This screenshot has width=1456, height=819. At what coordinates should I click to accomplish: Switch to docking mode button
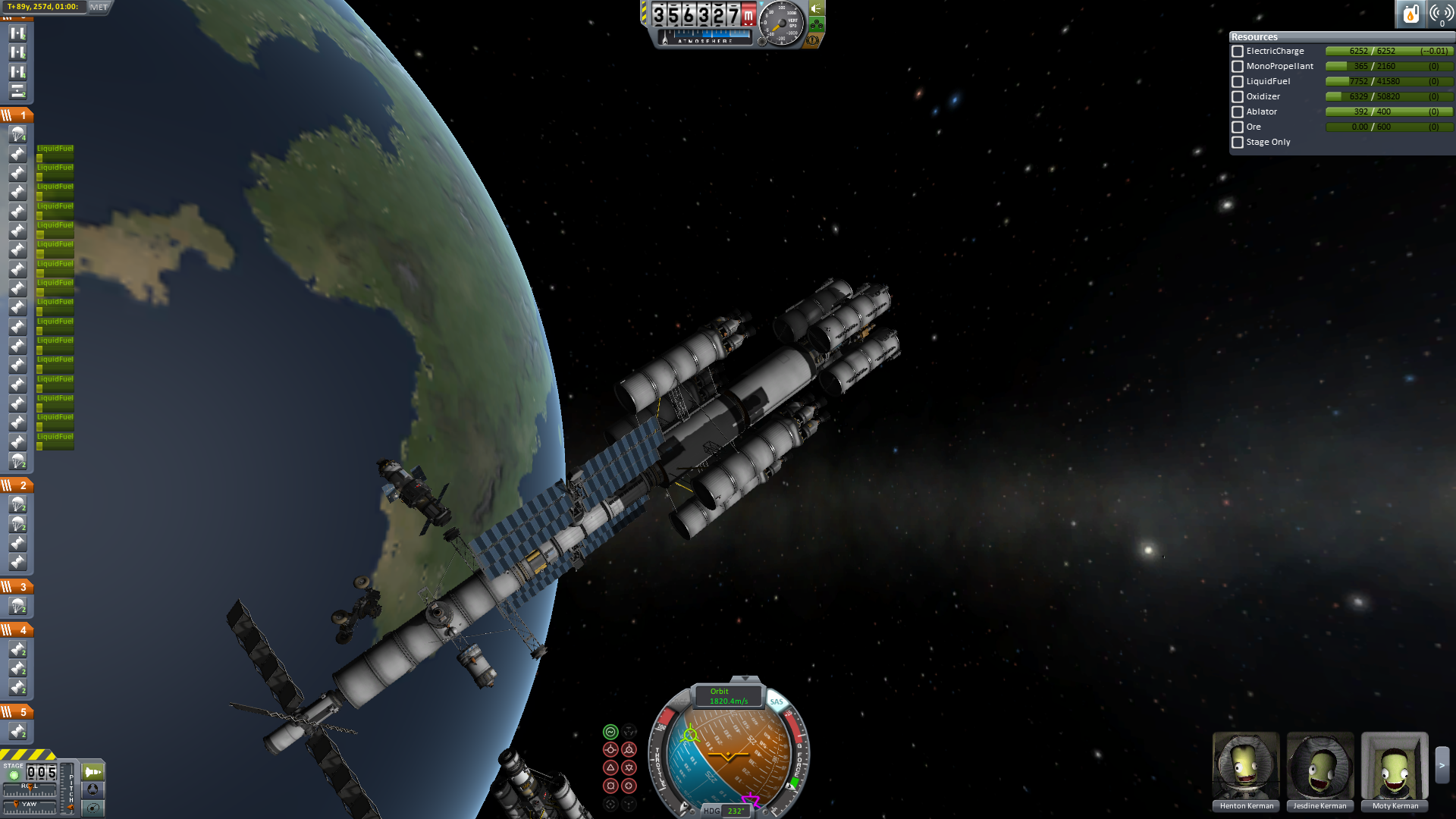(x=93, y=789)
